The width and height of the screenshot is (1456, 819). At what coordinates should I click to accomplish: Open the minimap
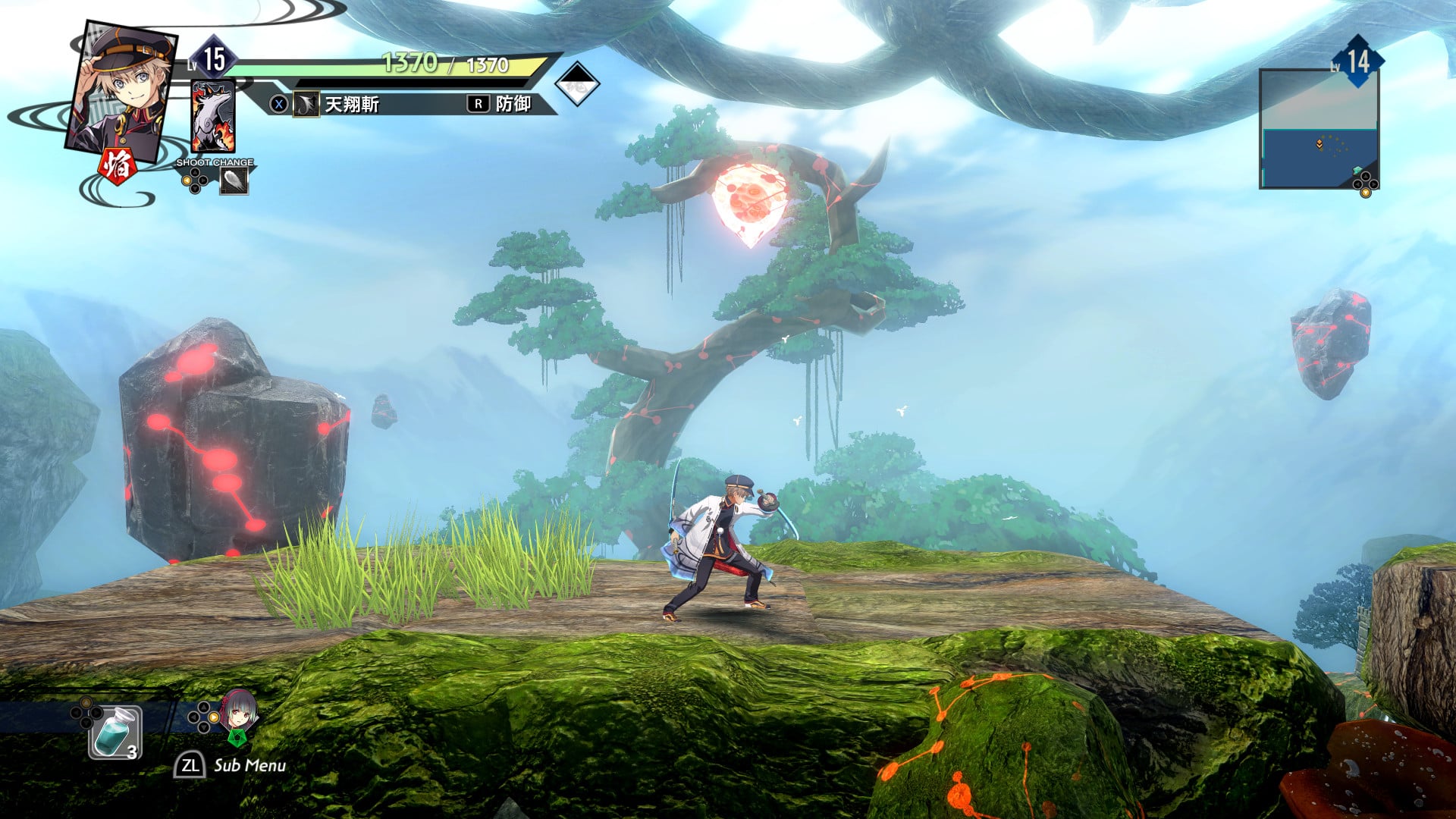click(1319, 129)
